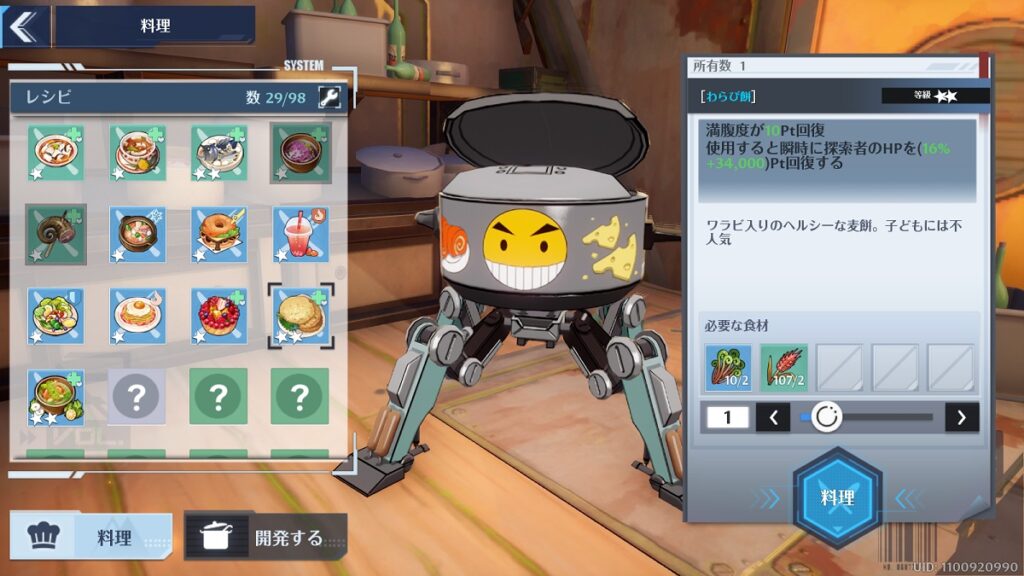Click the grey unknown question-mark recipe
Viewport: 1024px width, 576px height.
137,396
